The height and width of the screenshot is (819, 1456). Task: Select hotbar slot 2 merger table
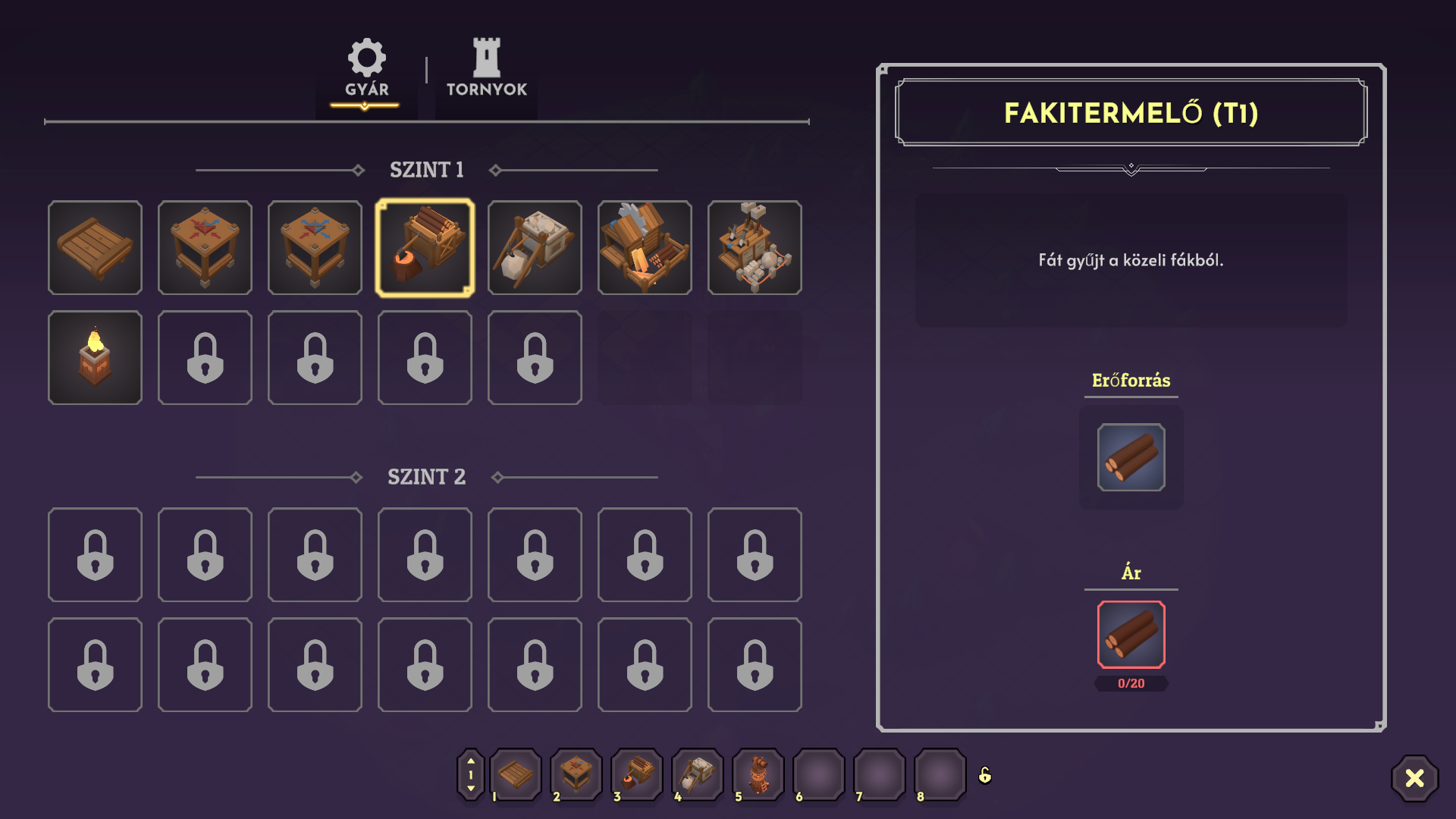point(576,774)
